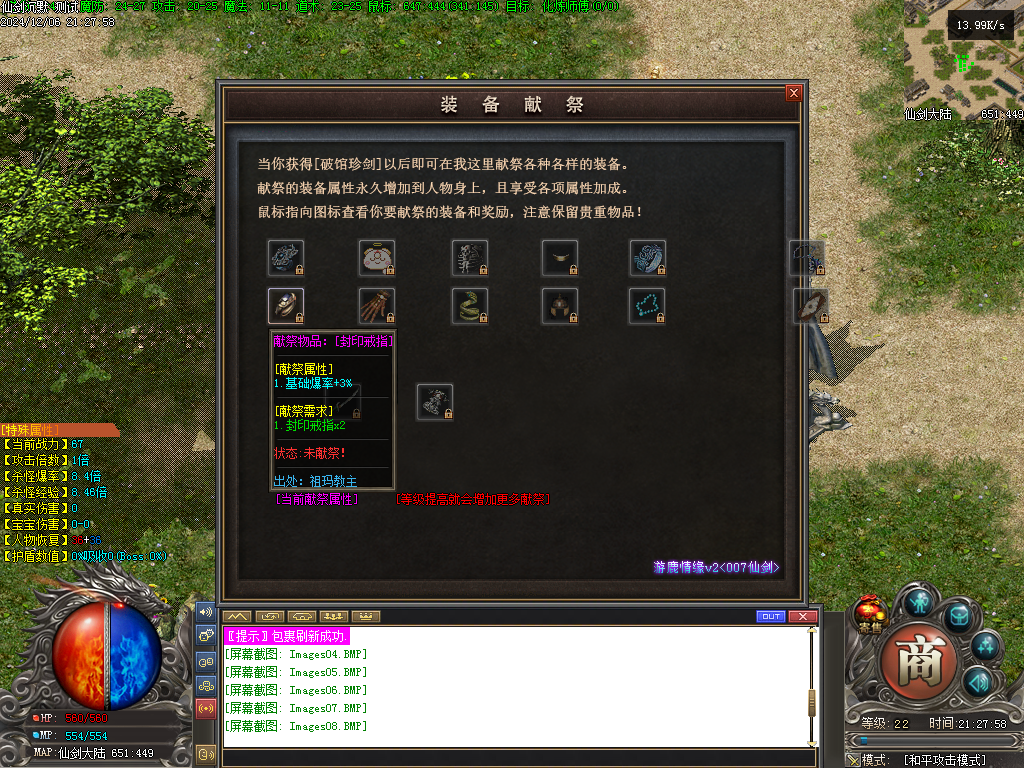Open the skills sparkle icon
This screenshot has height=768, width=1024.
click(x=986, y=645)
